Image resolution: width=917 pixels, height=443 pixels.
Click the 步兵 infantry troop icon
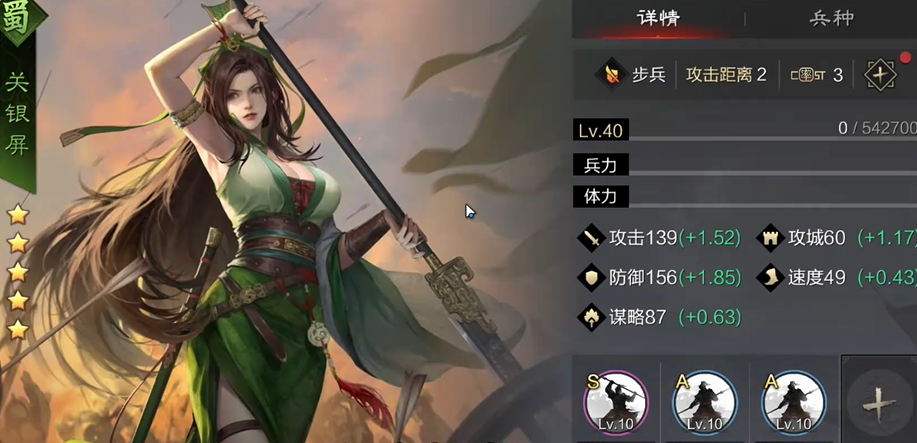[608, 75]
